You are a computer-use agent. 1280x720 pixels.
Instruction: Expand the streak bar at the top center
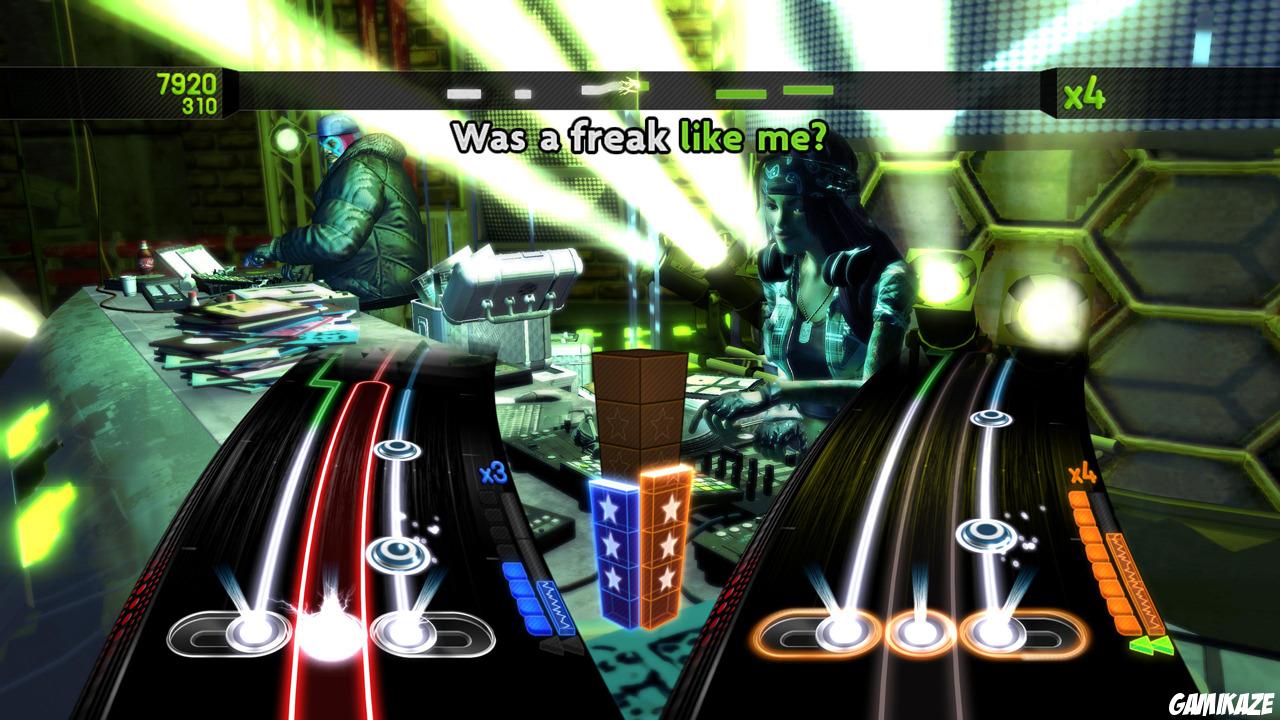tap(640, 90)
